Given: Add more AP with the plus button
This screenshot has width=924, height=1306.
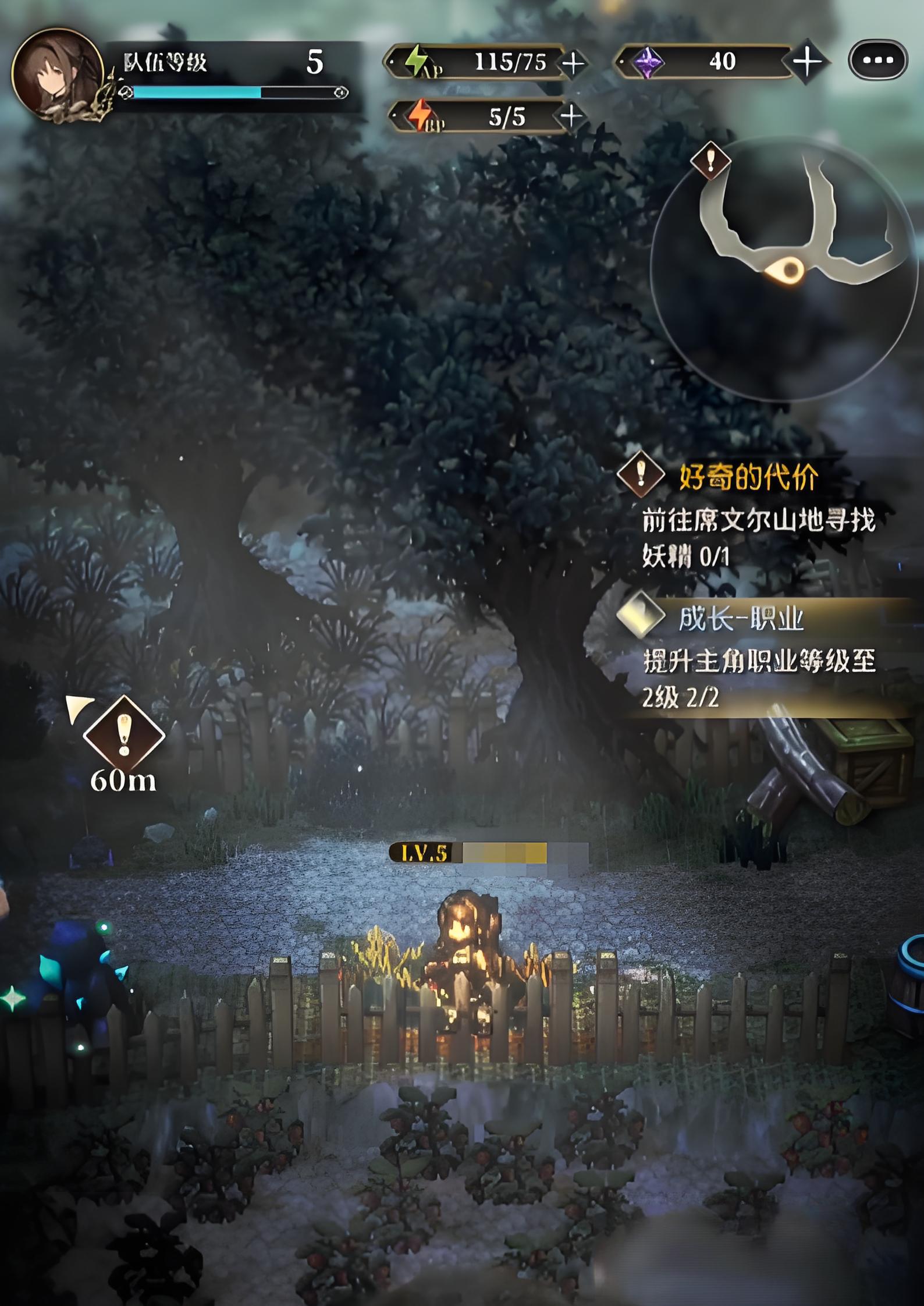Looking at the screenshot, I should click(573, 63).
